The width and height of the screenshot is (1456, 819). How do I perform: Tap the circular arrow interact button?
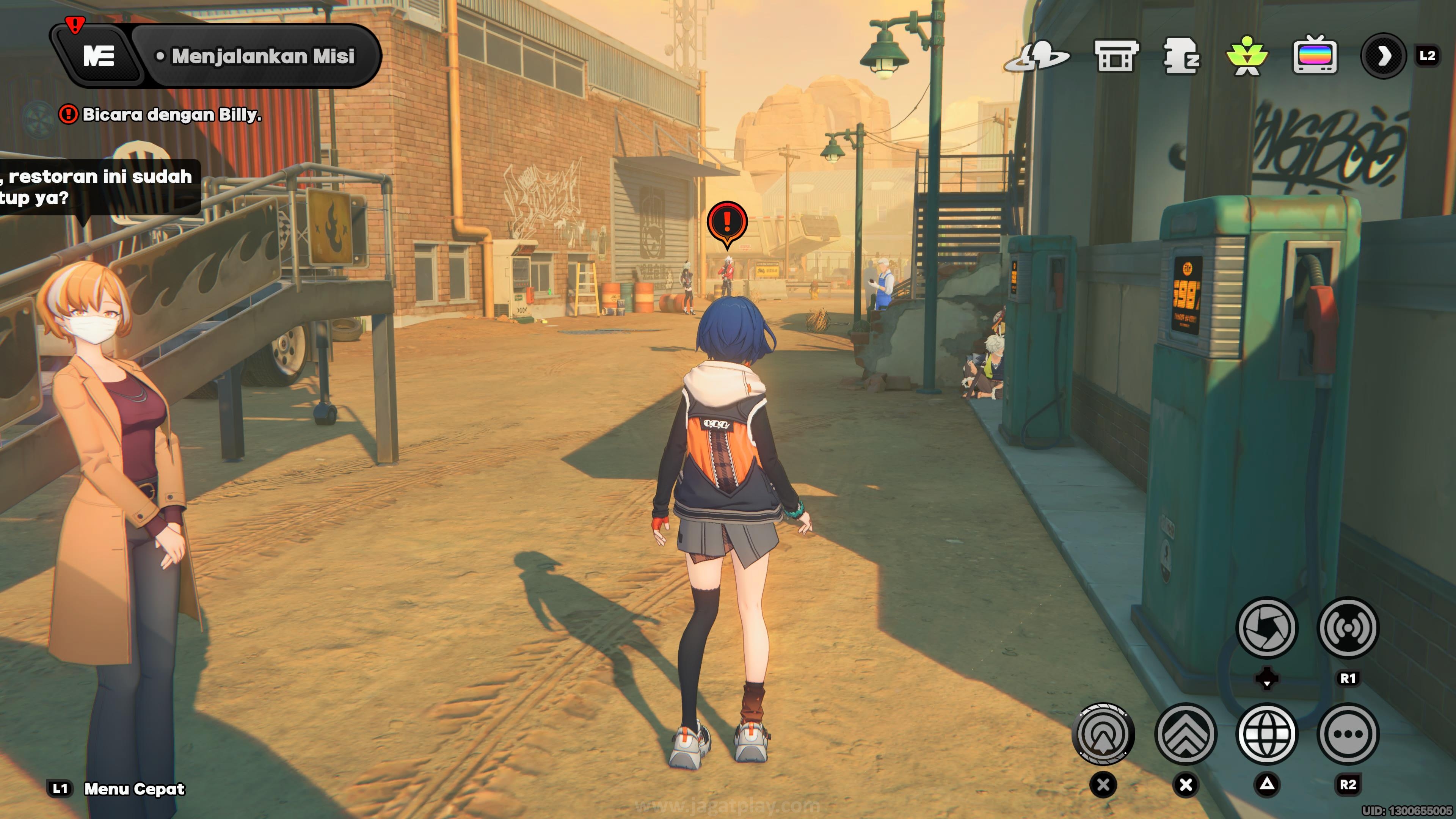[x=1103, y=734]
